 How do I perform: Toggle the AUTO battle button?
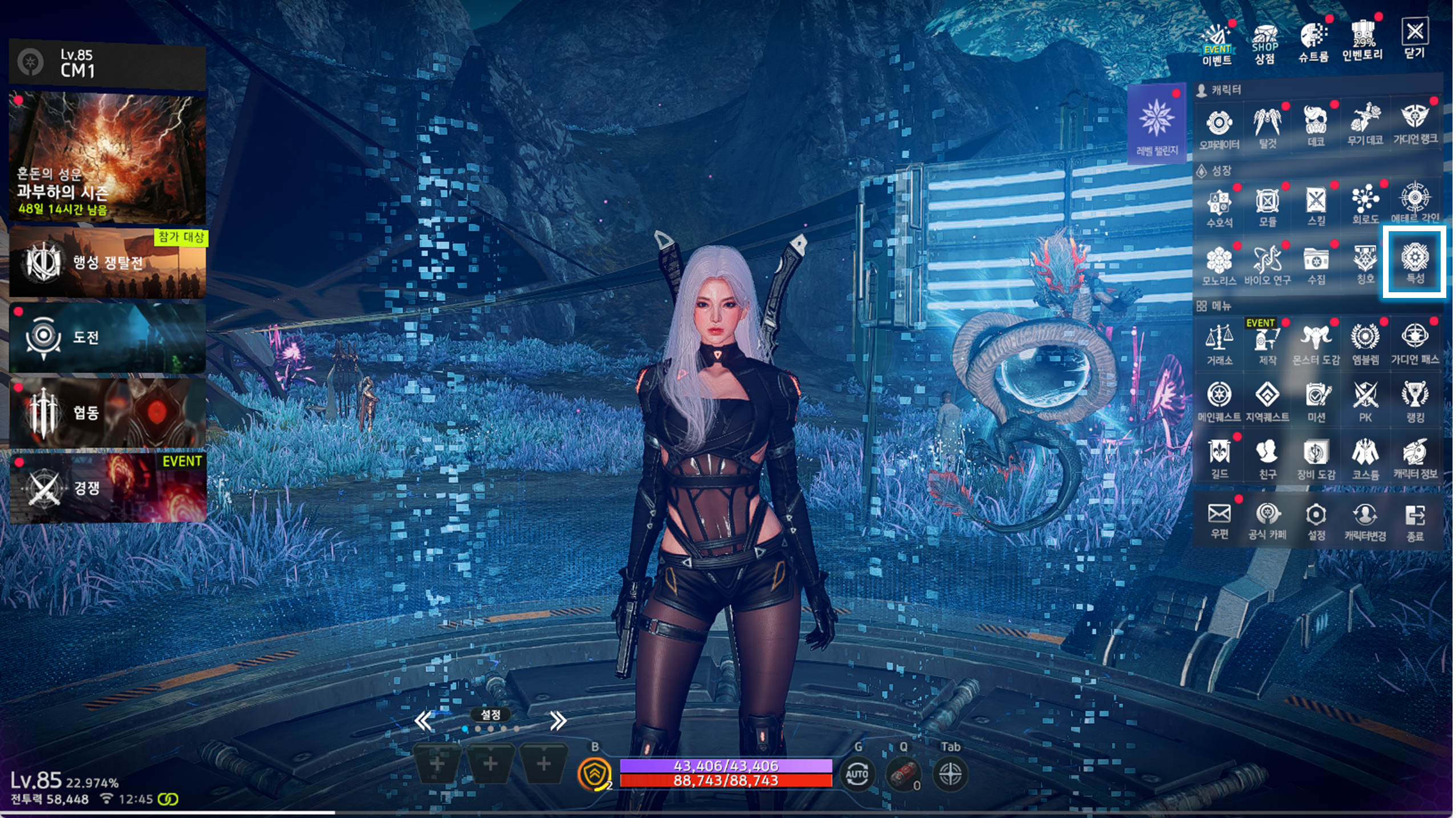pos(857,775)
